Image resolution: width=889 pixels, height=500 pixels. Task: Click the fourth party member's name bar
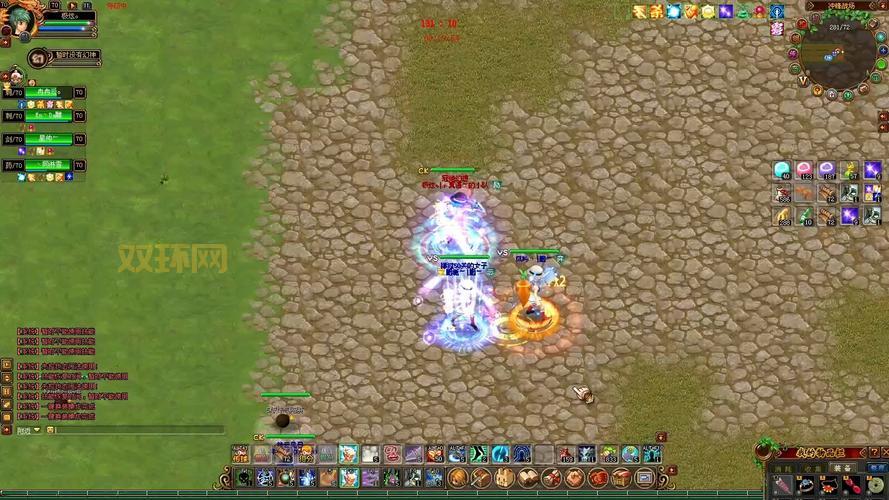click(x=47, y=165)
